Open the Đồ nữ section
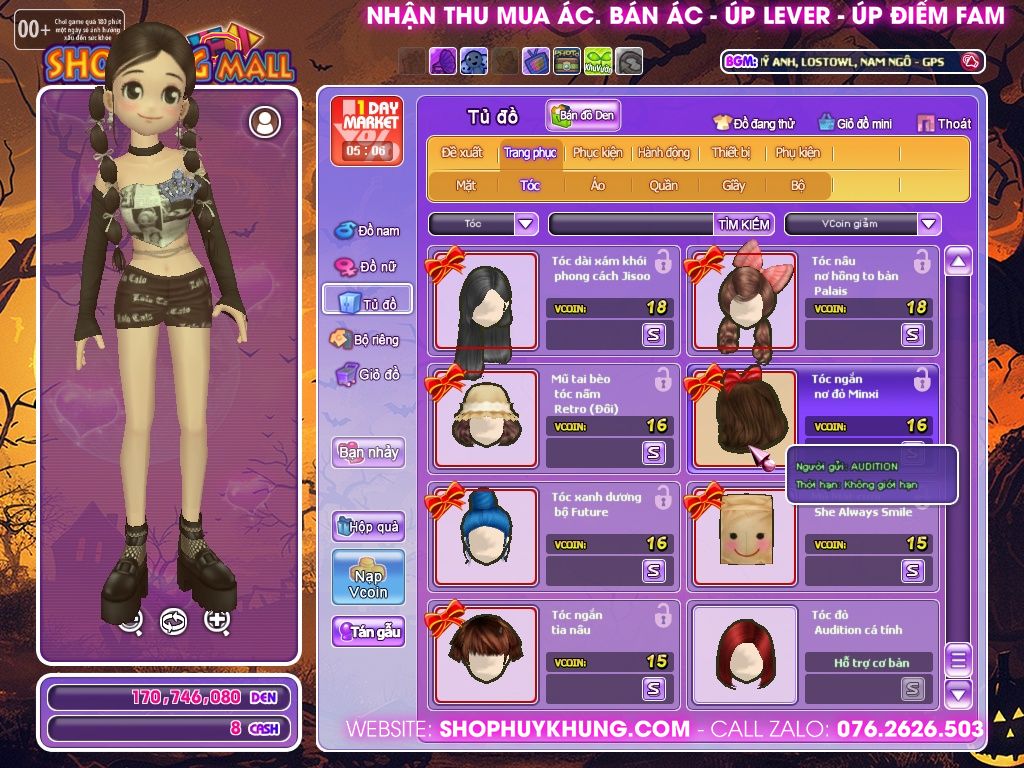1024x768 pixels. (367, 267)
